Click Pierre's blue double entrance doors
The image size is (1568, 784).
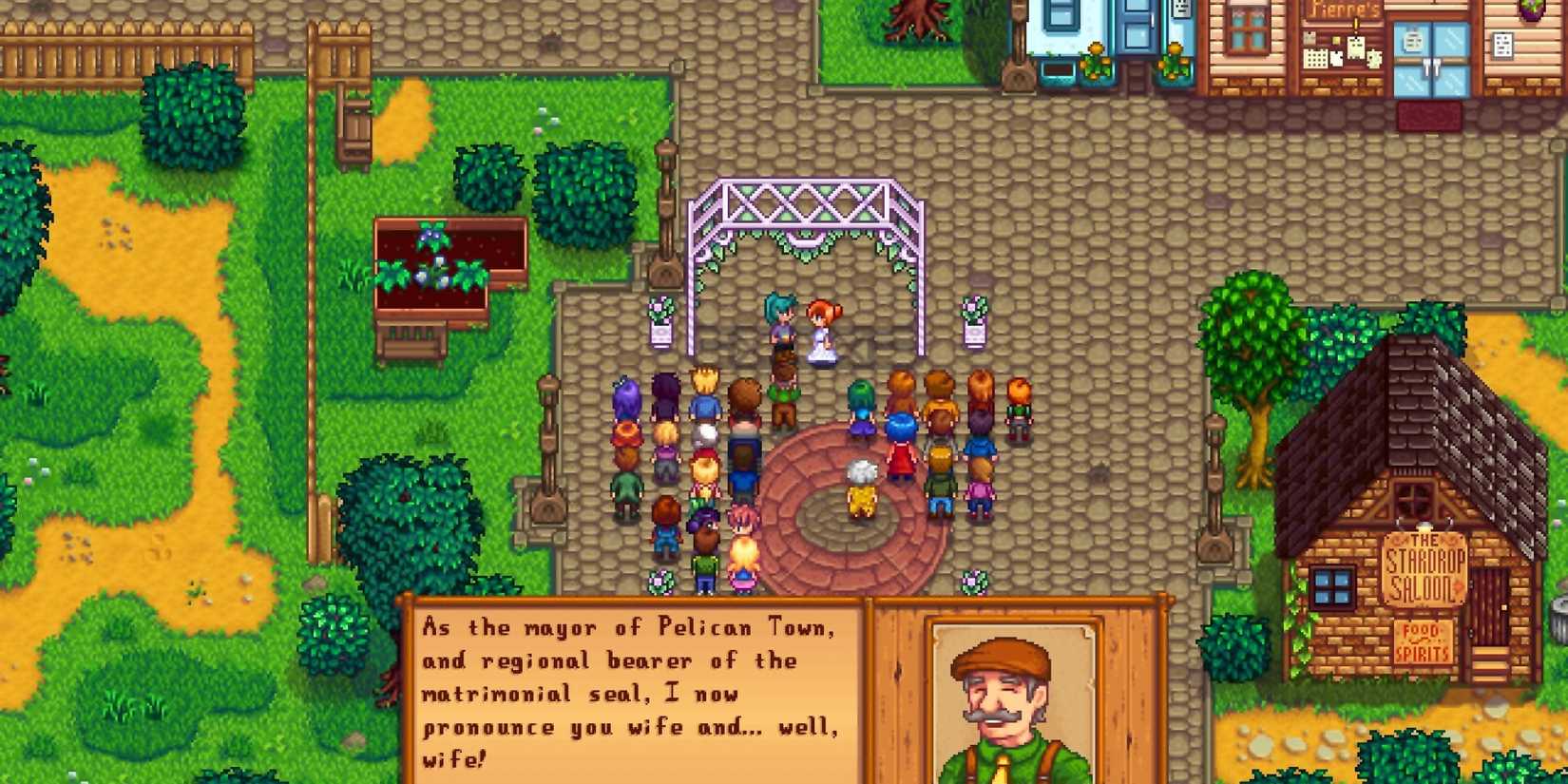coord(1431,61)
